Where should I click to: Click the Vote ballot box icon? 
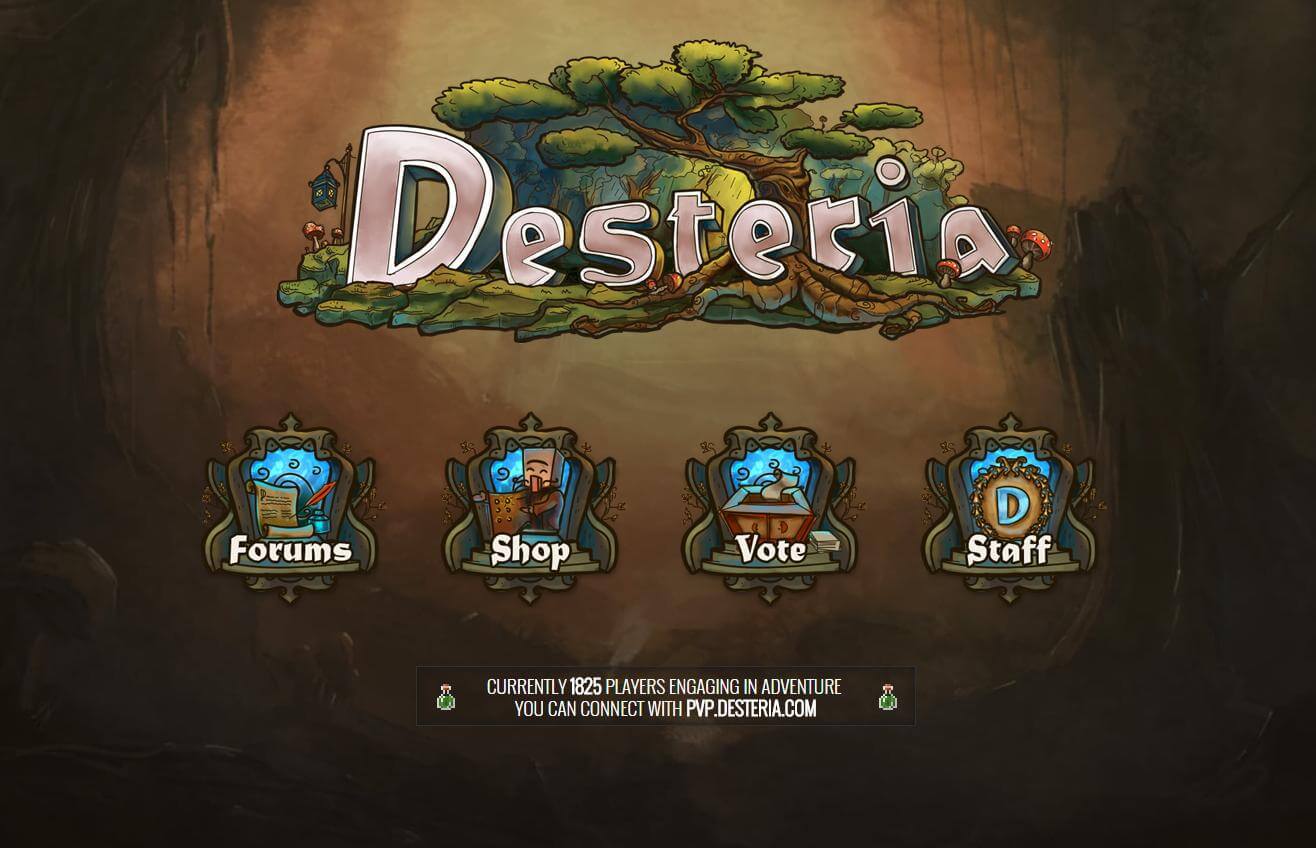(765, 500)
